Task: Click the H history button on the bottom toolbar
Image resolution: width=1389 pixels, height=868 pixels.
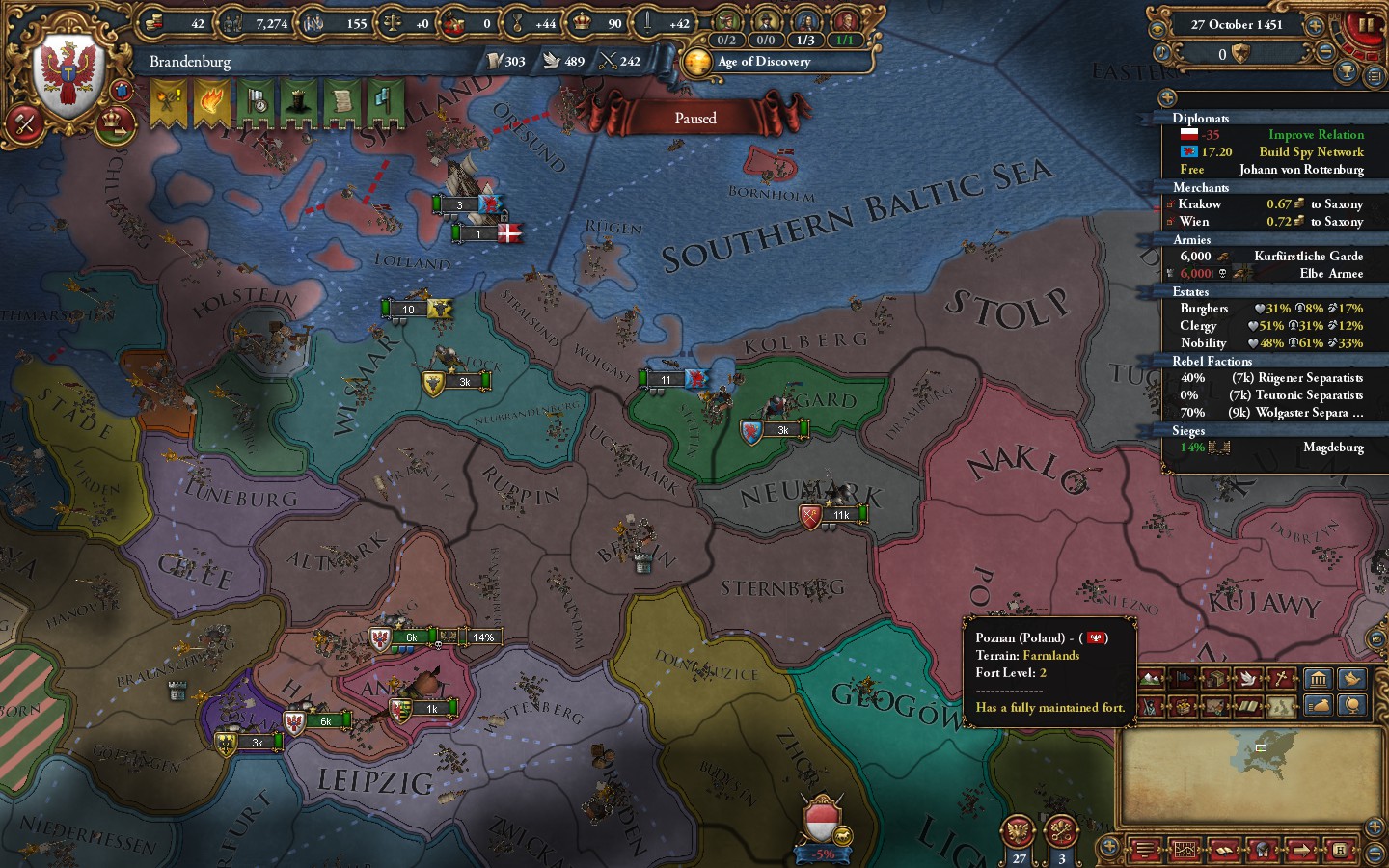Action: pos(1340,850)
